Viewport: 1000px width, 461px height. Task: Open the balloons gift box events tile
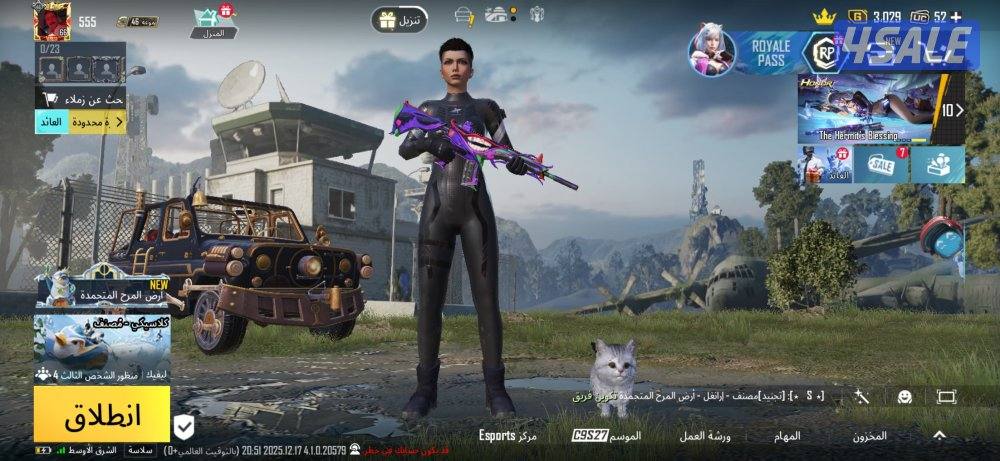(x=938, y=164)
